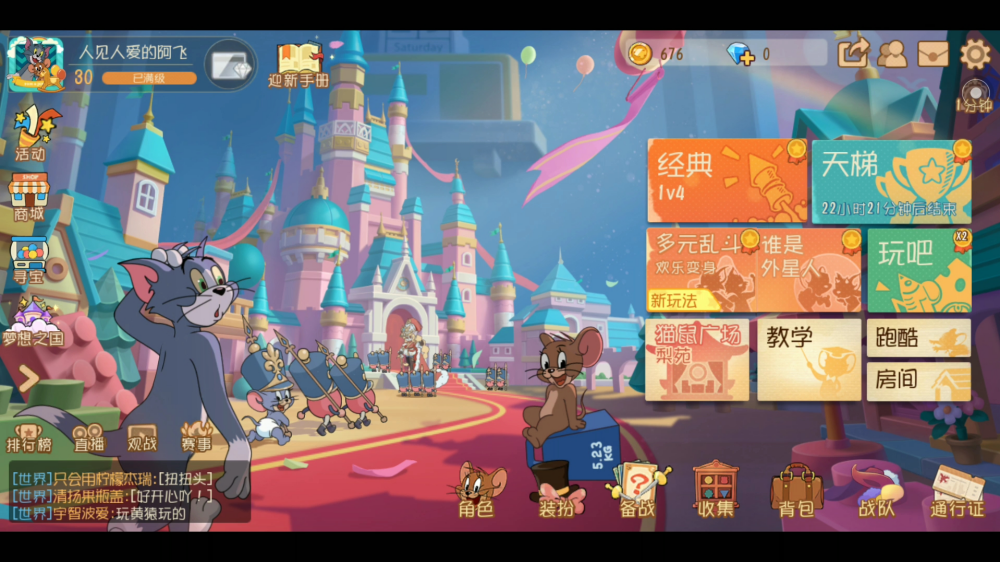Open the 通行证 battle pass
The height and width of the screenshot is (562, 1000).
957,491
